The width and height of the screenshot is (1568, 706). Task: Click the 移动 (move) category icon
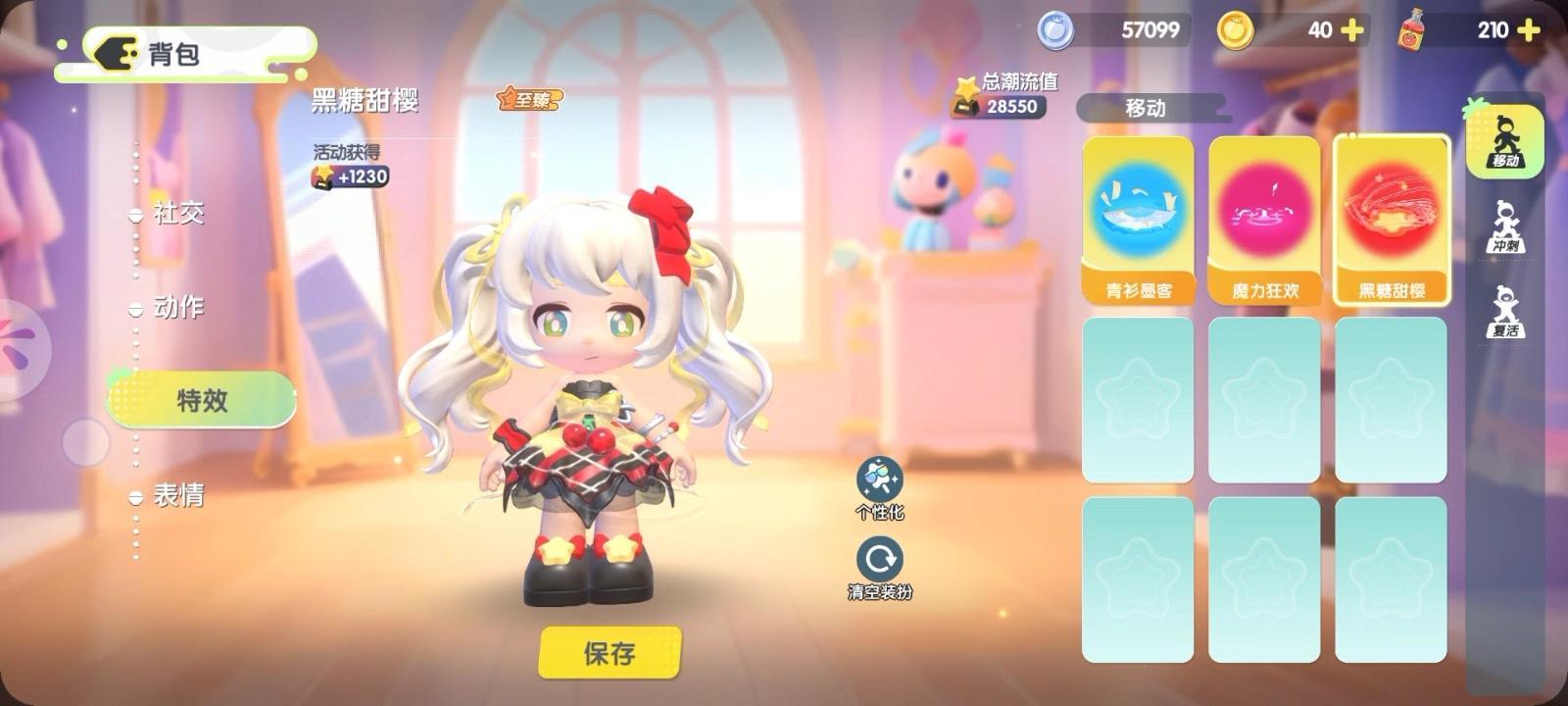[1506, 142]
